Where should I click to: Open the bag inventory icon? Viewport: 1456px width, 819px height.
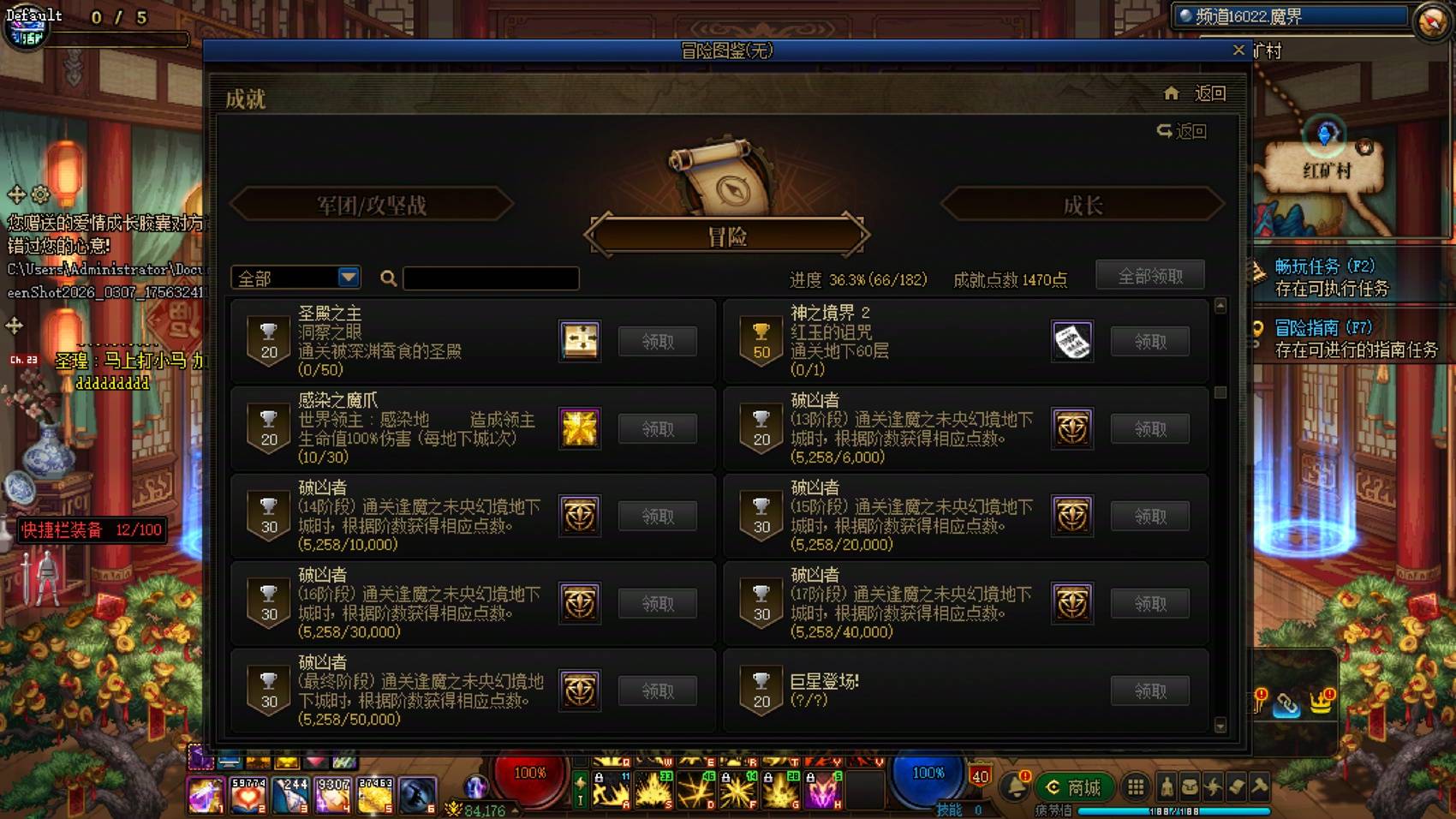click(x=1190, y=786)
